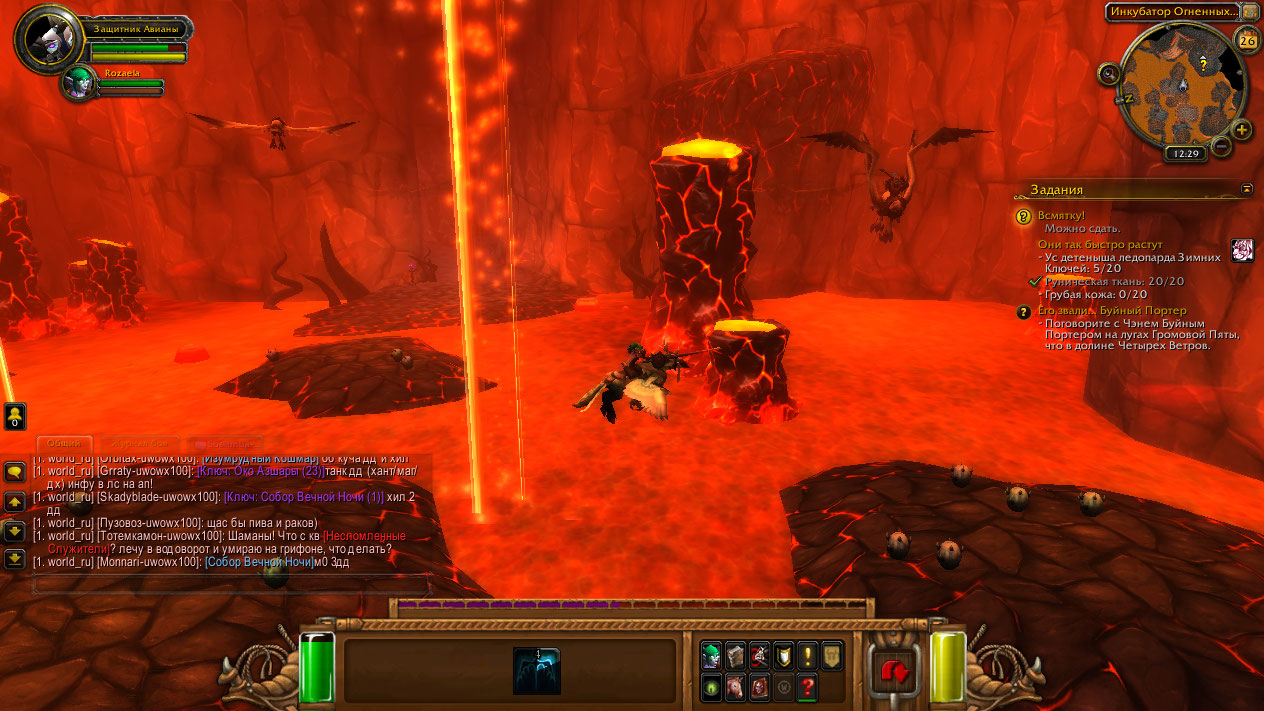Open the character info micro button
This screenshot has height=711, width=1264.
[711, 655]
